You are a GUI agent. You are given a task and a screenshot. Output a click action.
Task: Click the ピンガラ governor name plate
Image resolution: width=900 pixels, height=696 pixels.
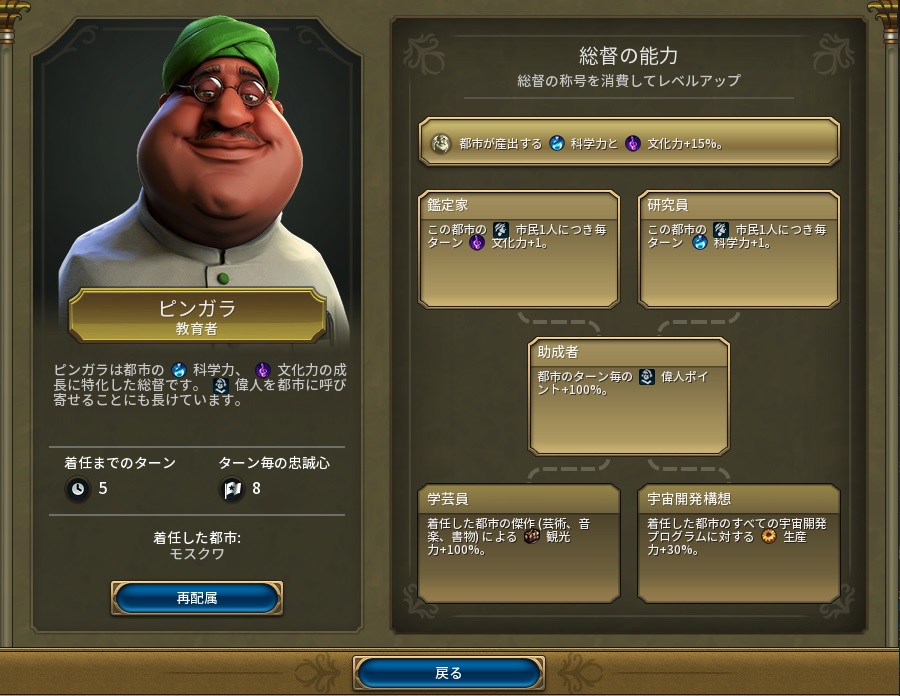pyautogui.click(x=197, y=316)
